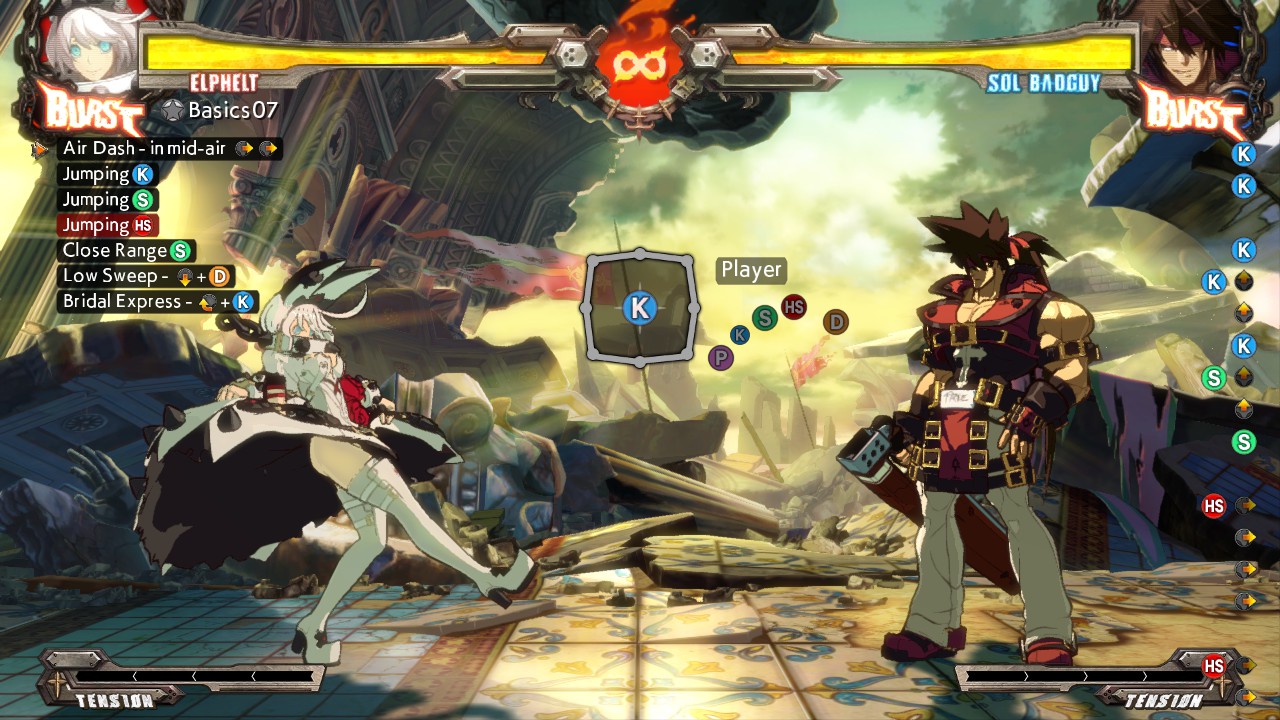1280x720 pixels.
Task: Select the Close Range S entry
Action: (x=126, y=251)
